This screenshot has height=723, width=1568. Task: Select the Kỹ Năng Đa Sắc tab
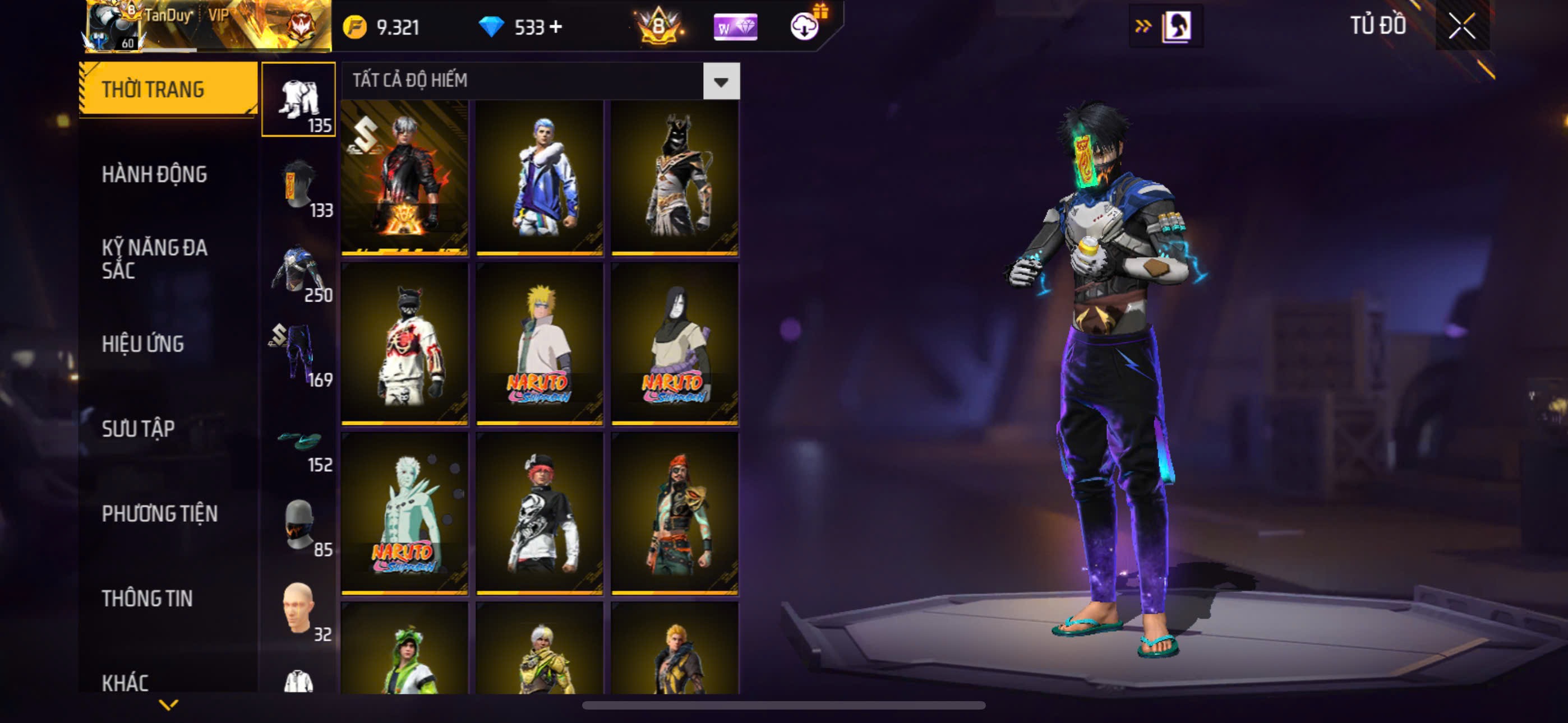point(155,258)
